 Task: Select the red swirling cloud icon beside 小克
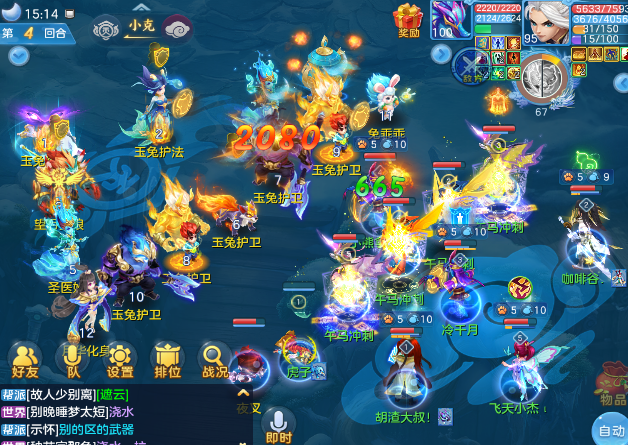coord(176,27)
